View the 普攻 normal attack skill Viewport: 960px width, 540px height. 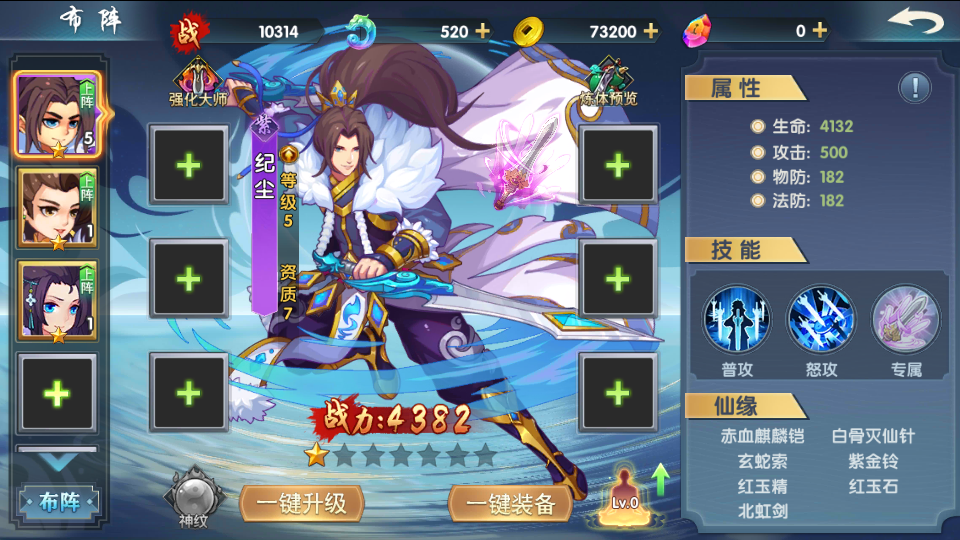(736, 320)
